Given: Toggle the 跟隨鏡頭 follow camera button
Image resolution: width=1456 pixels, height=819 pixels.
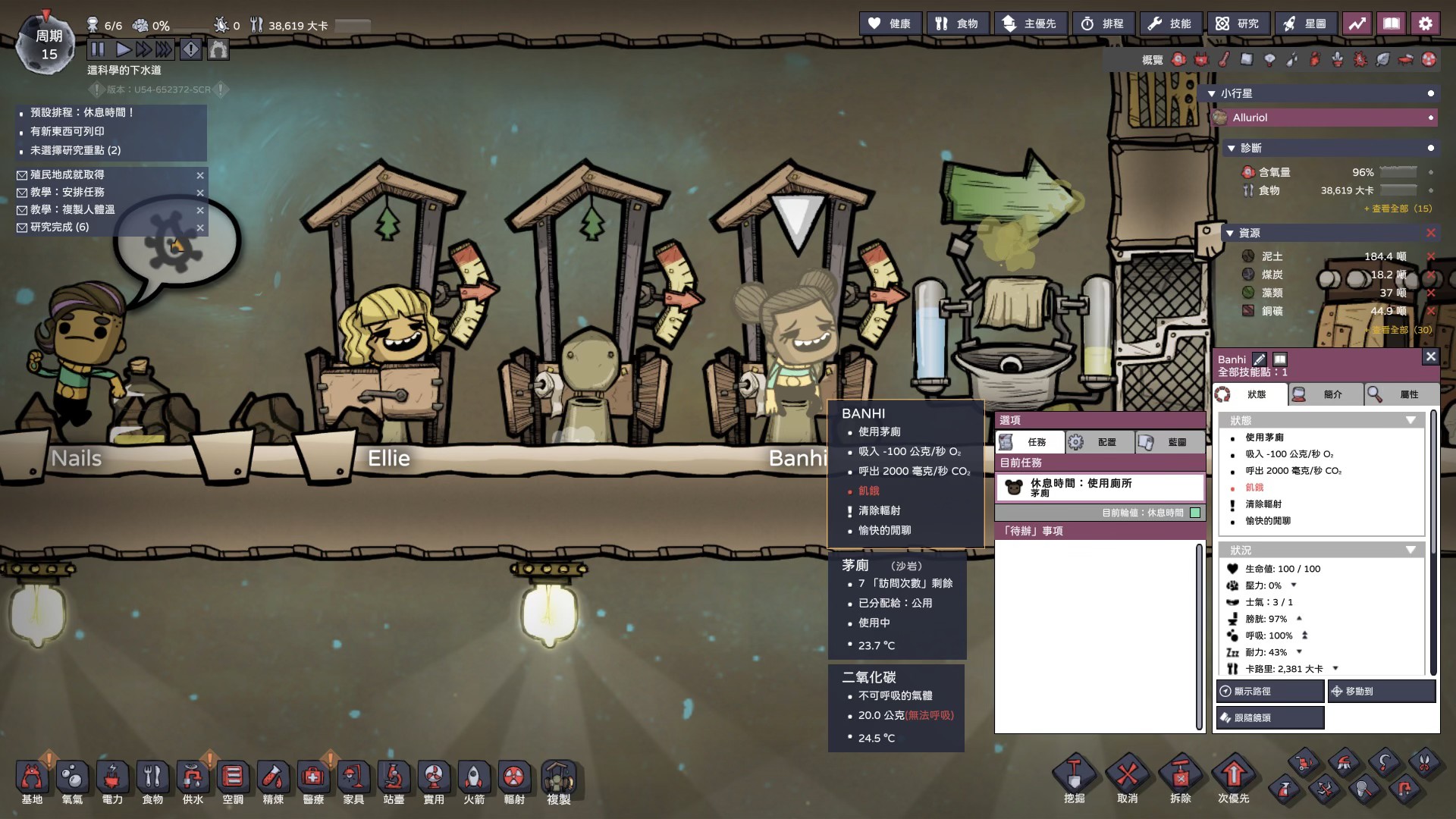Looking at the screenshot, I should click(1270, 717).
